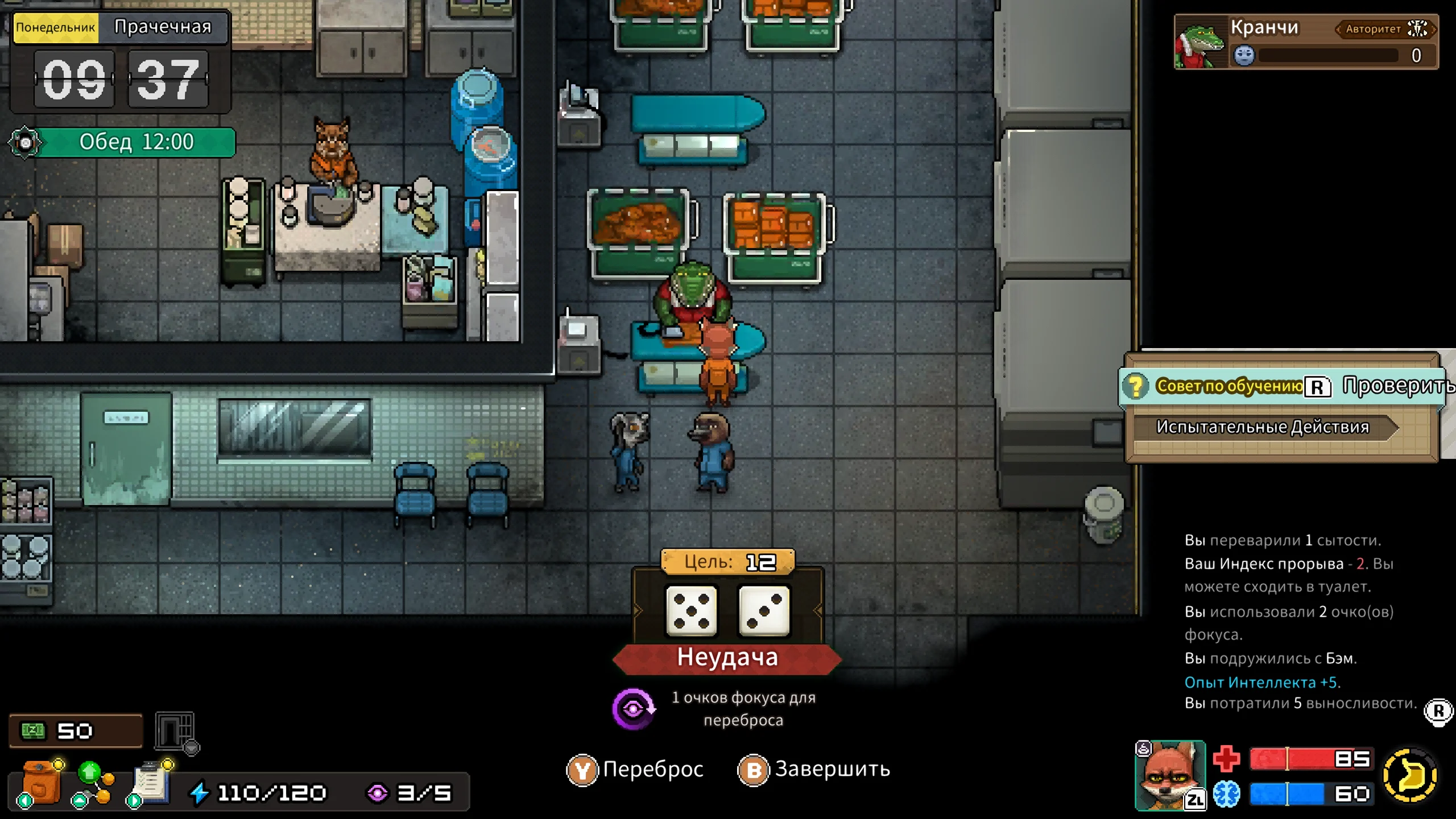Open the Совет по обучению tutorial tip
This screenshot has width=1456, height=819.
pos(1228,386)
